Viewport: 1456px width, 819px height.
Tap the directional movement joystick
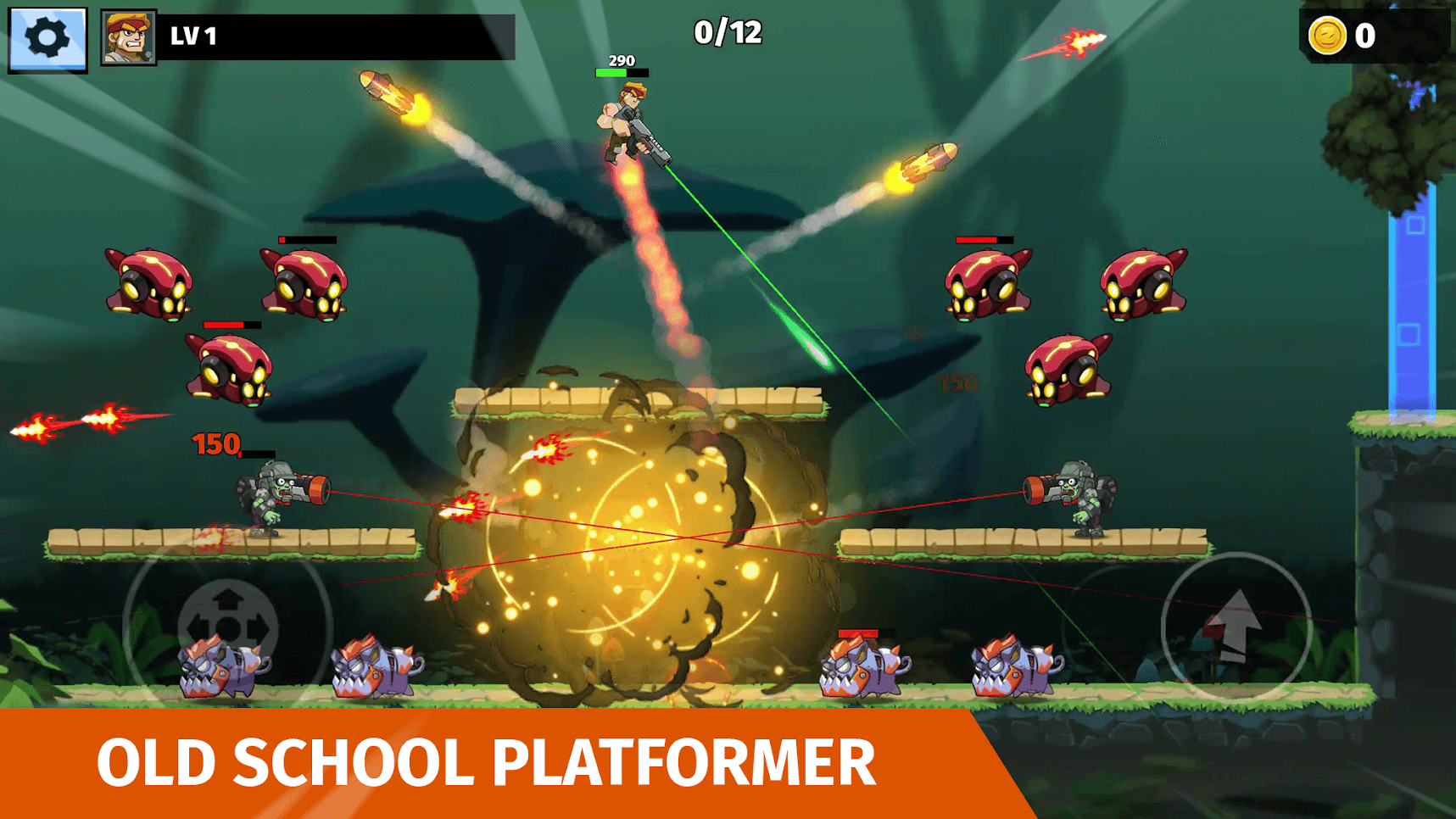point(227,627)
